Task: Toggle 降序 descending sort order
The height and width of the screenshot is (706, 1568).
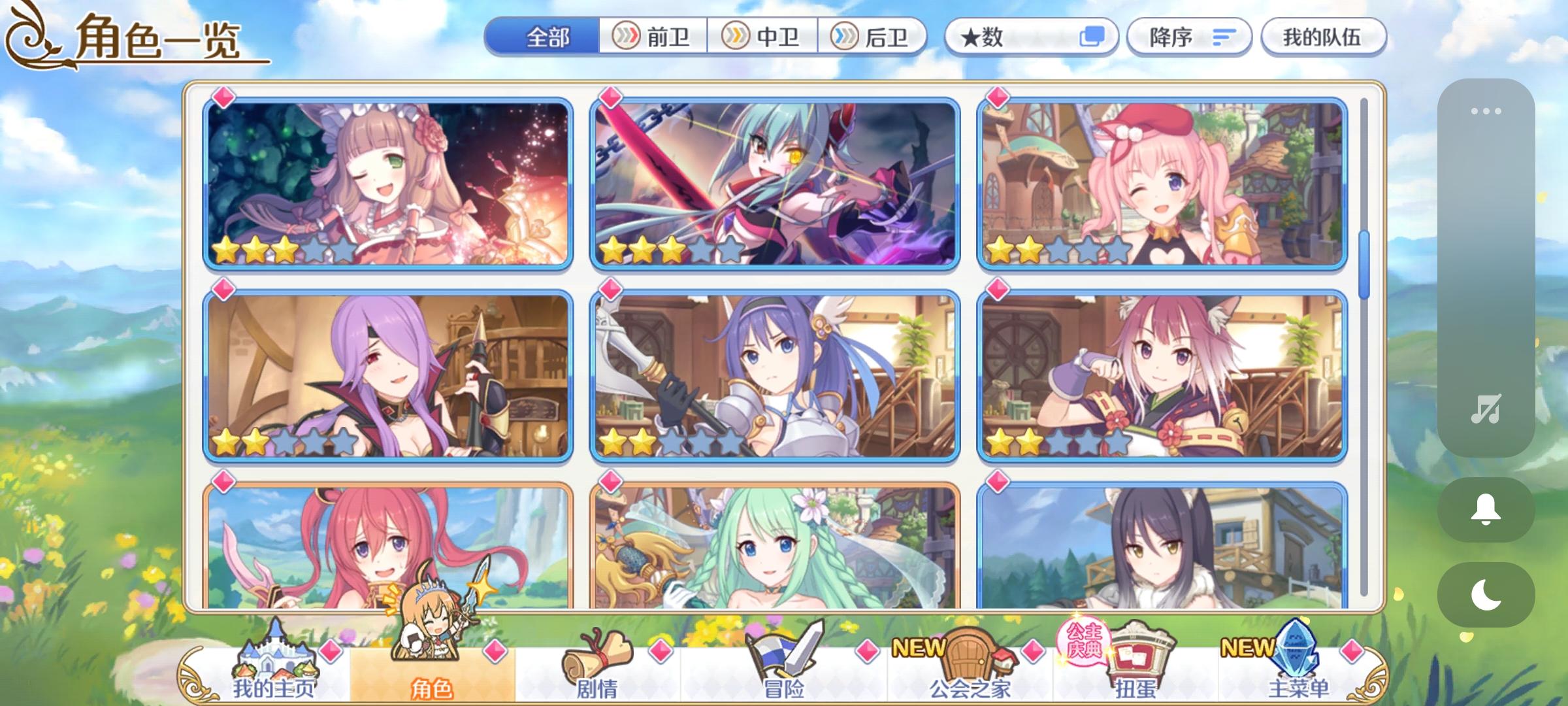Action: coord(1189,37)
